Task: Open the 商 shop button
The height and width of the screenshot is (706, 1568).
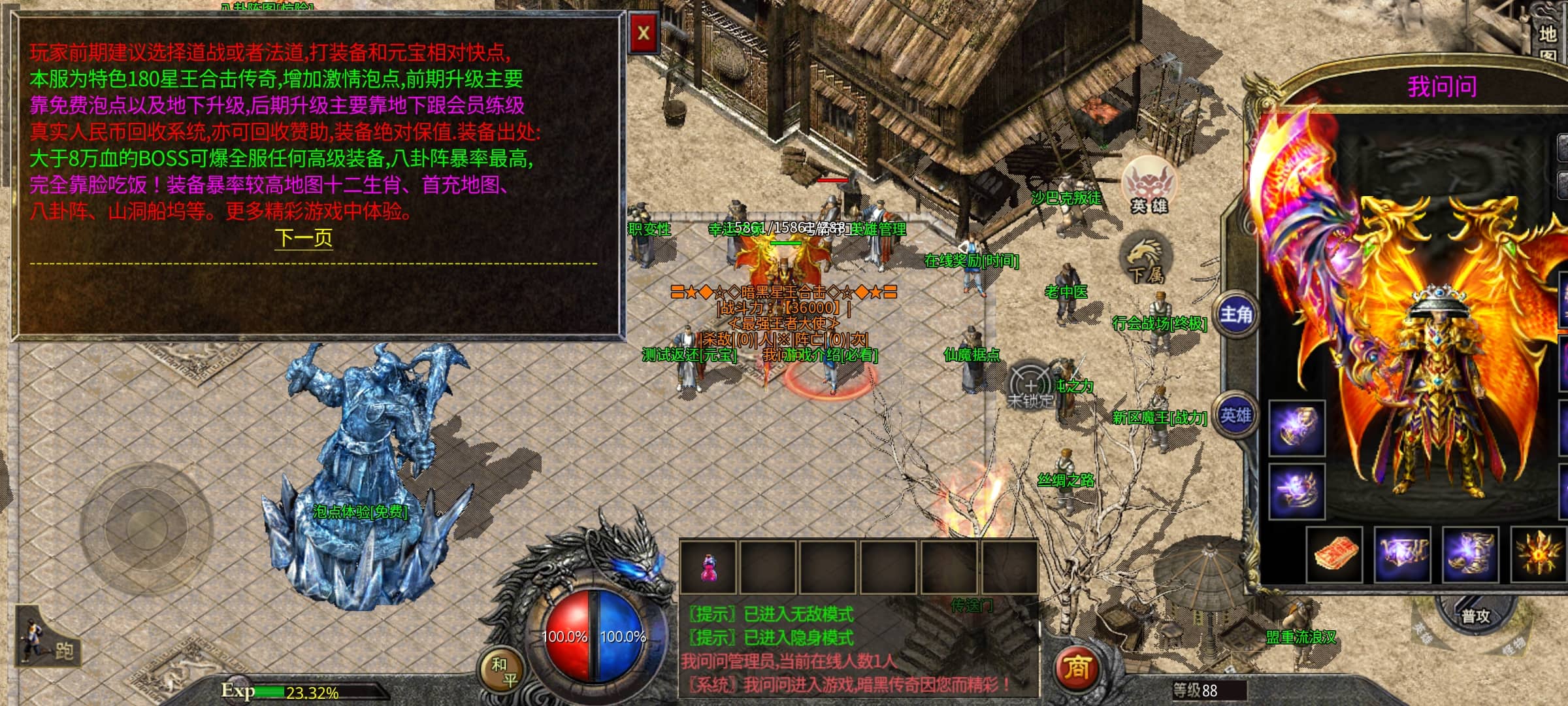Action: [1076, 668]
